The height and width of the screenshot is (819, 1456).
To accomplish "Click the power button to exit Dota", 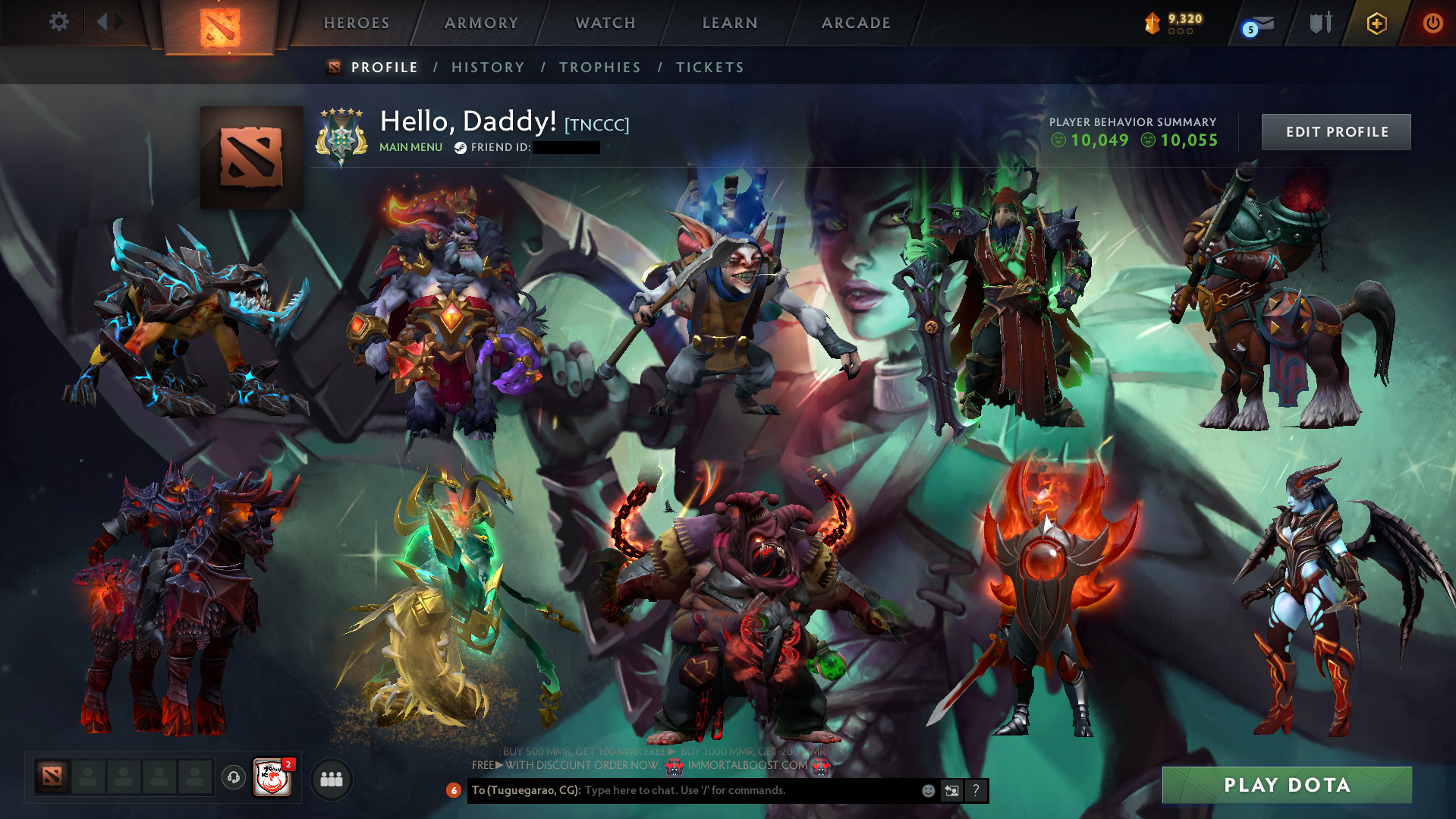I will point(1432,23).
